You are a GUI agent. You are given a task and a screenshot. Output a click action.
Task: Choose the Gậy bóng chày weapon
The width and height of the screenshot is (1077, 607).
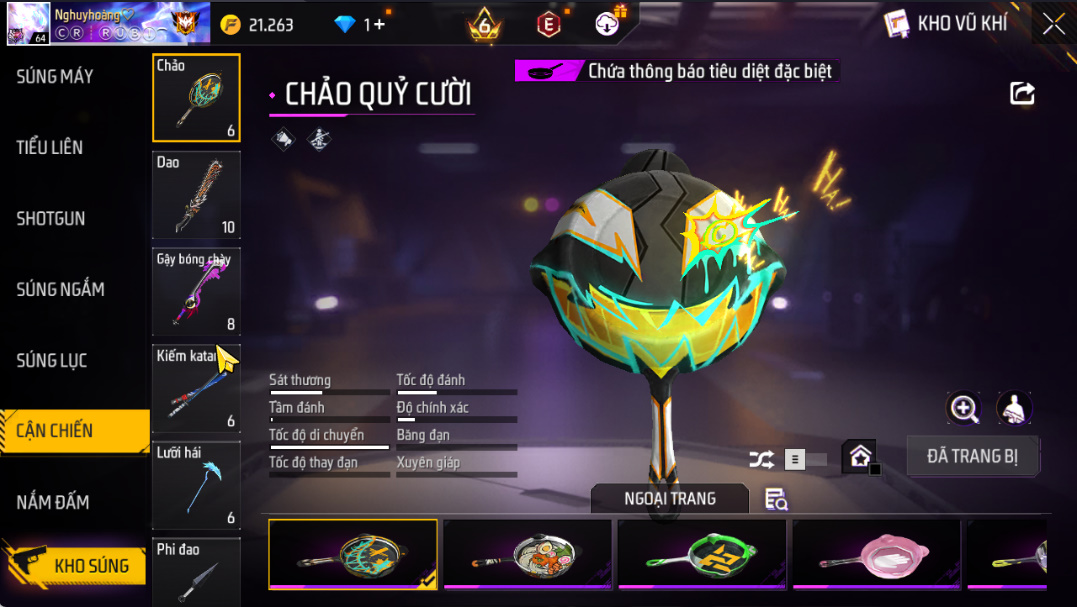(196, 292)
